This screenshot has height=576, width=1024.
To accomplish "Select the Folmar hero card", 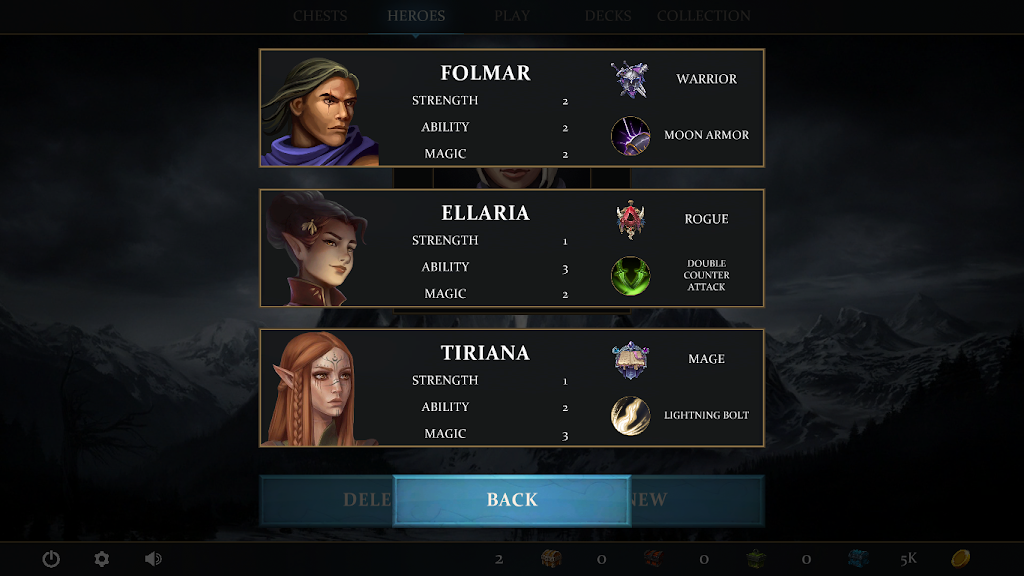I will 512,108.
